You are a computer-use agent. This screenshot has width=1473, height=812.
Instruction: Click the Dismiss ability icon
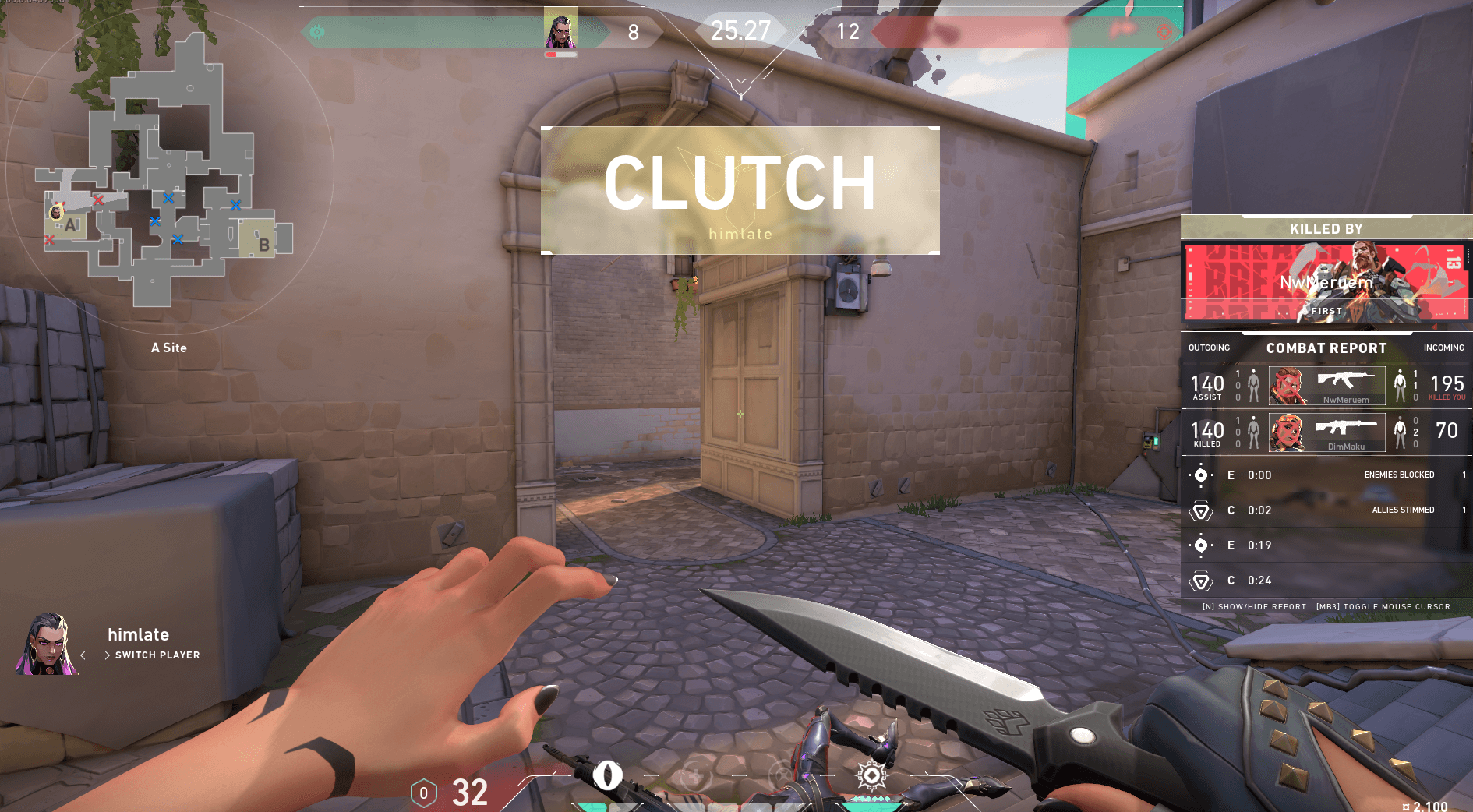[782, 775]
